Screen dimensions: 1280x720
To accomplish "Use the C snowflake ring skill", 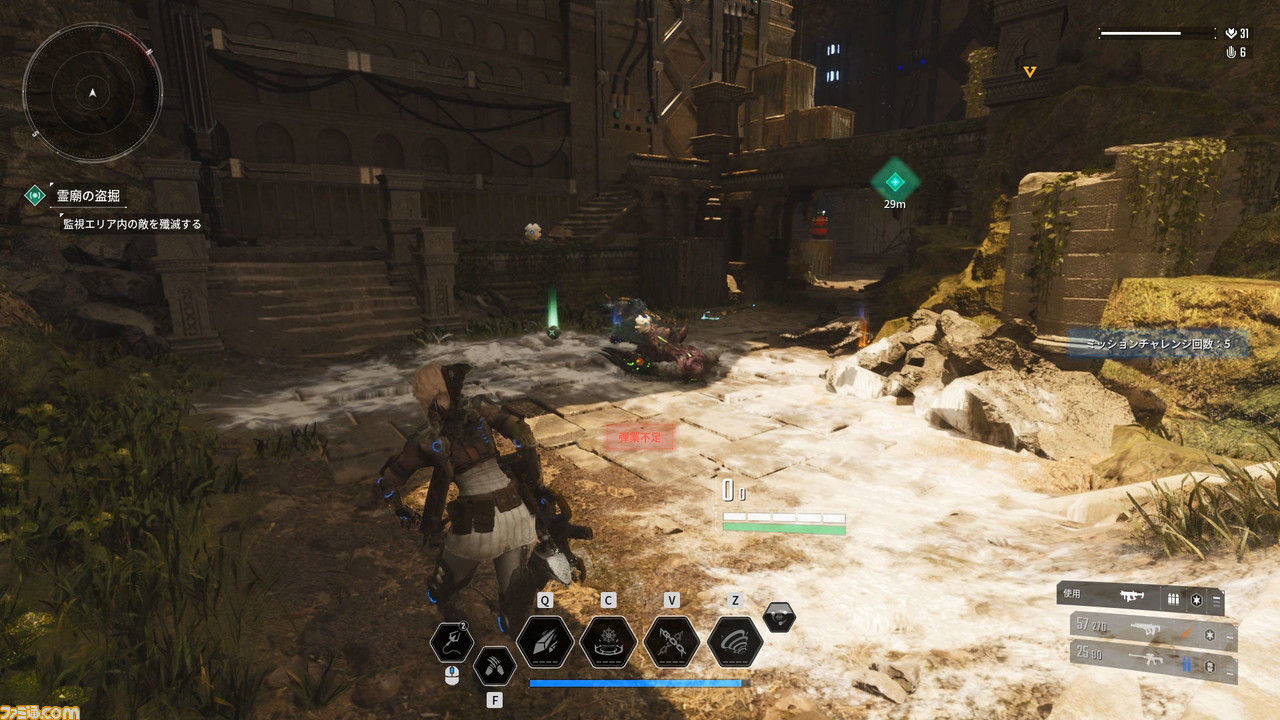I will (x=608, y=641).
